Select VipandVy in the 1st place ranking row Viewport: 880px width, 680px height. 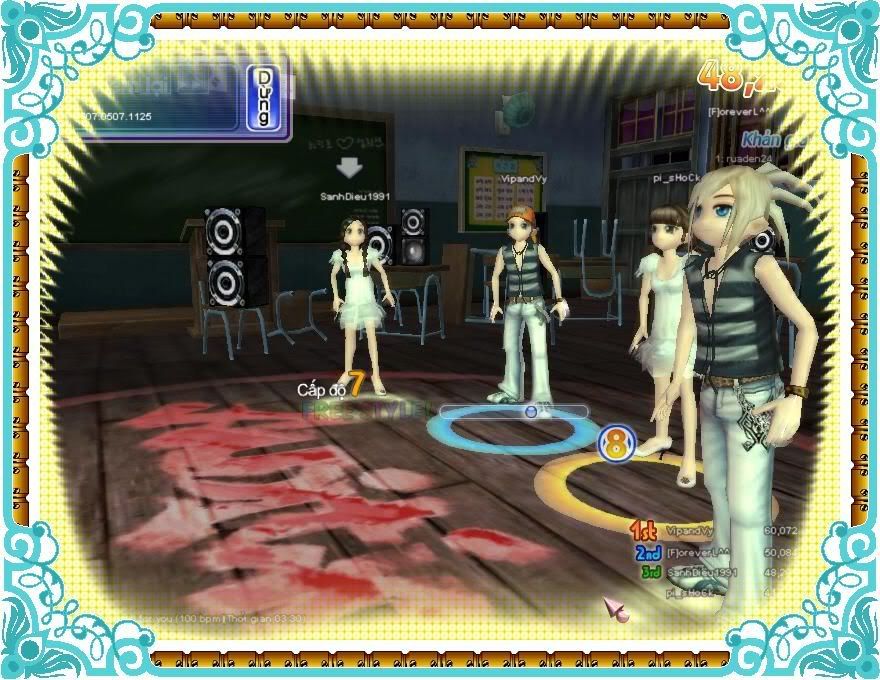tap(689, 531)
